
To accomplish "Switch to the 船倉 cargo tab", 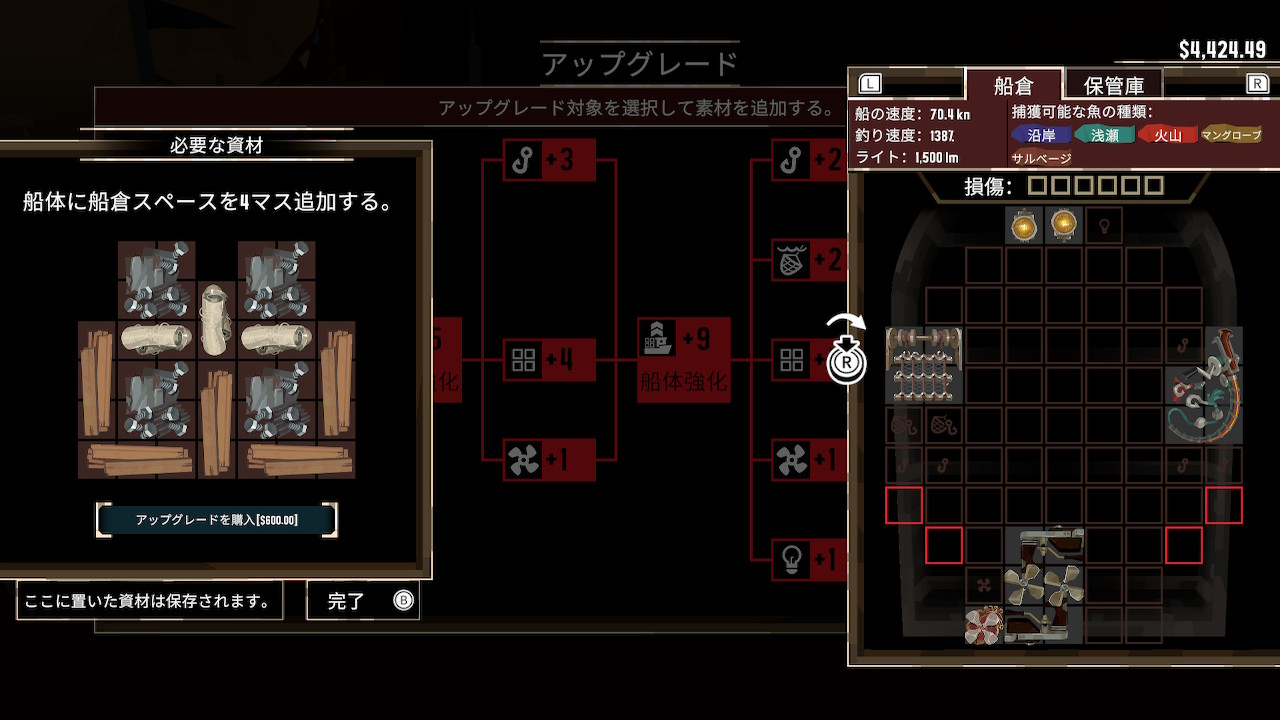I will click(x=1012, y=86).
